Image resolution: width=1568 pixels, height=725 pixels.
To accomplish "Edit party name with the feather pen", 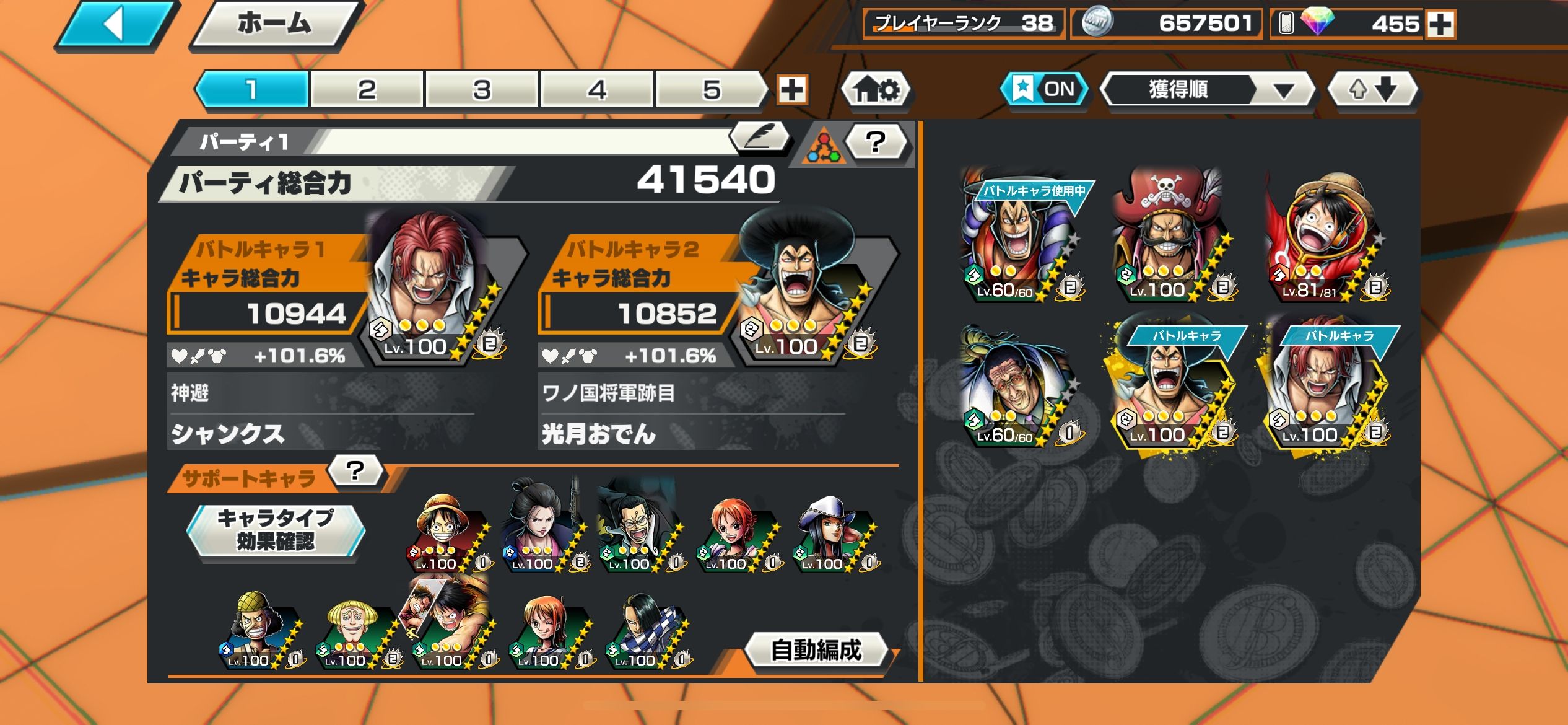I will [760, 136].
